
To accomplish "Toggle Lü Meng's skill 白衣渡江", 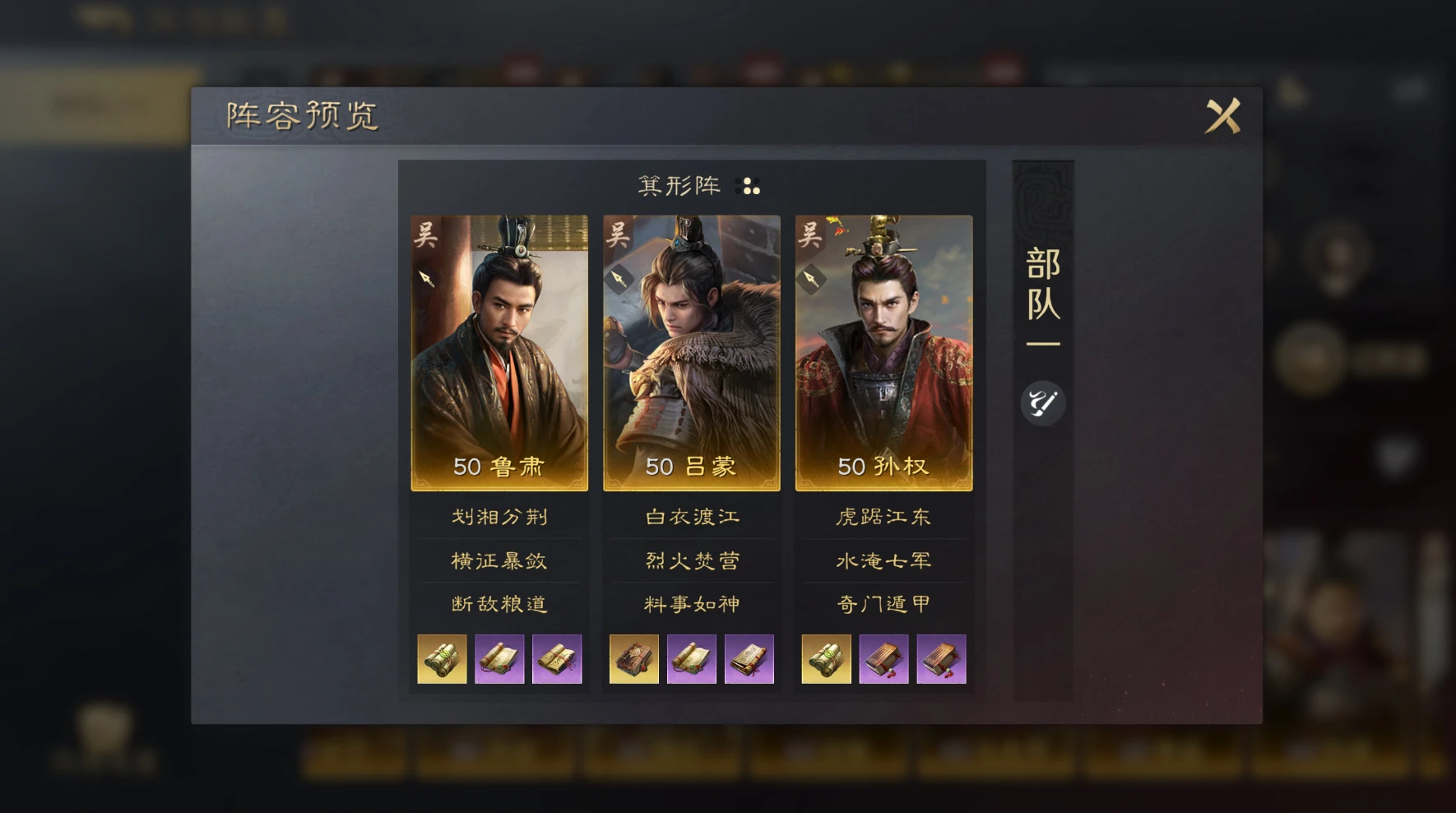I will pyautogui.click(x=691, y=517).
